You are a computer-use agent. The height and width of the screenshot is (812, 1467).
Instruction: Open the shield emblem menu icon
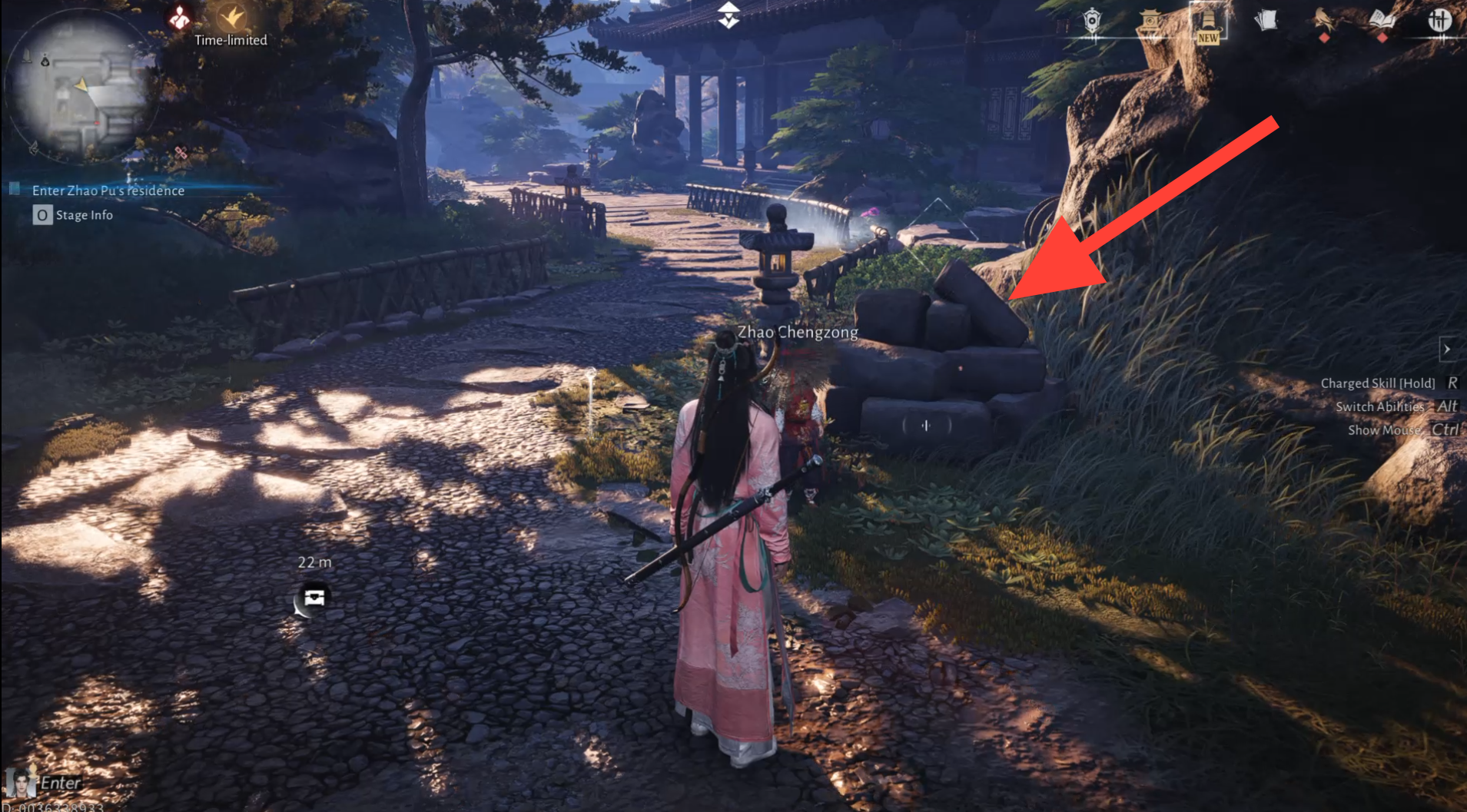coord(1092,21)
